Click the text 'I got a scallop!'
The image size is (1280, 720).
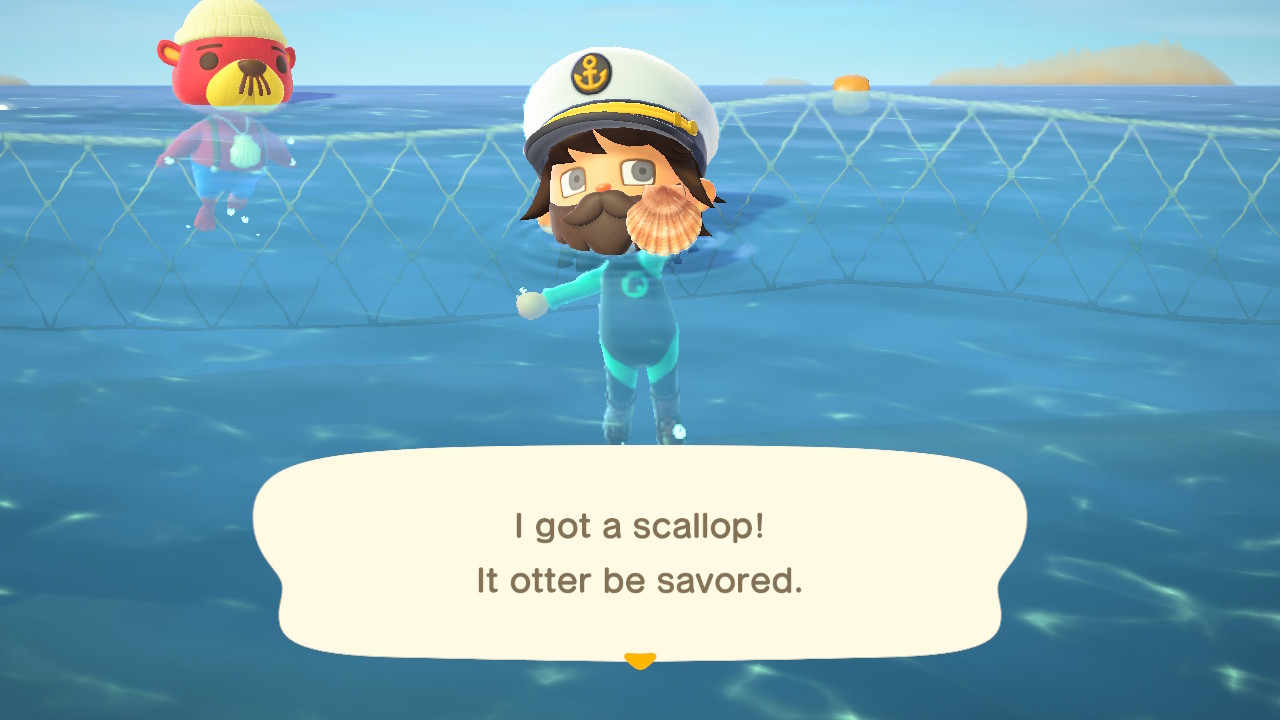coord(640,523)
